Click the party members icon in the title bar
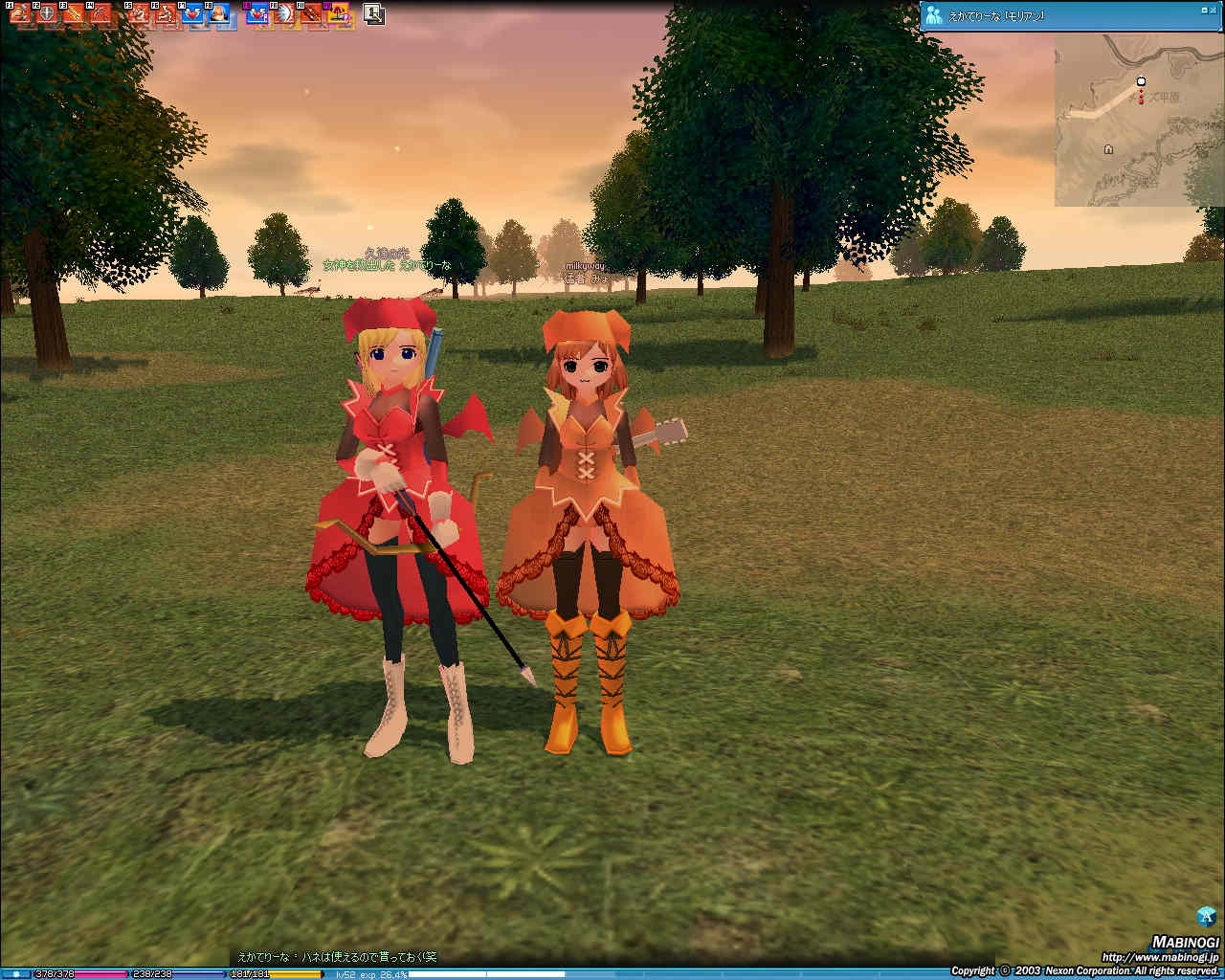Screen dimensions: 1225x980 934,15
